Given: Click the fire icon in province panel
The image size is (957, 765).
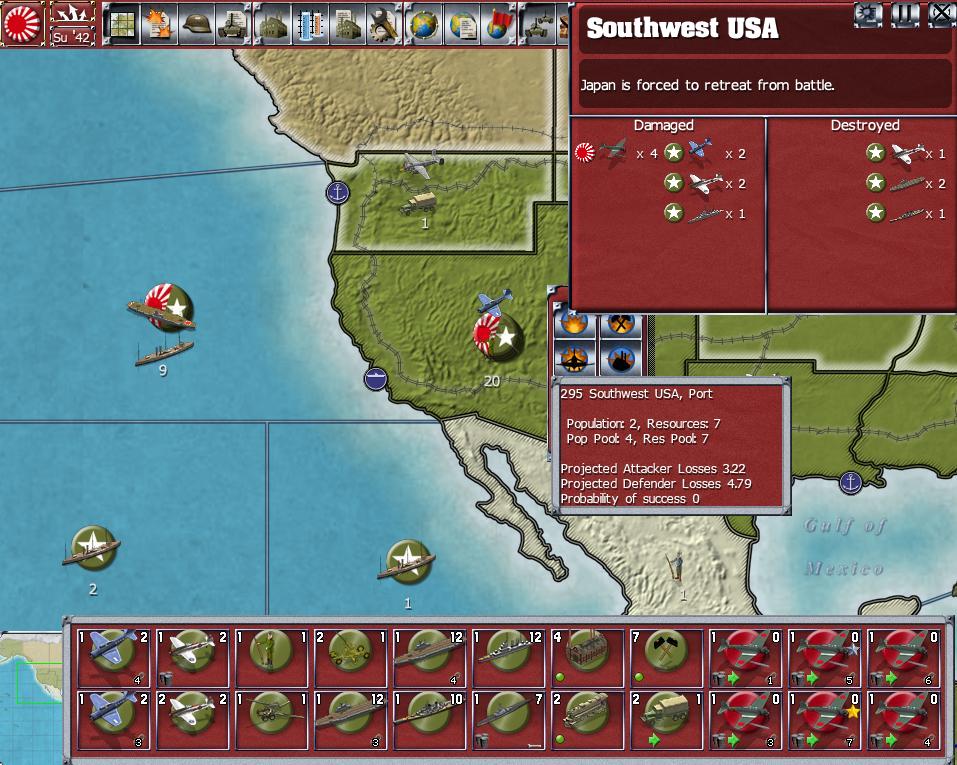Looking at the screenshot, I should click(x=575, y=323).
